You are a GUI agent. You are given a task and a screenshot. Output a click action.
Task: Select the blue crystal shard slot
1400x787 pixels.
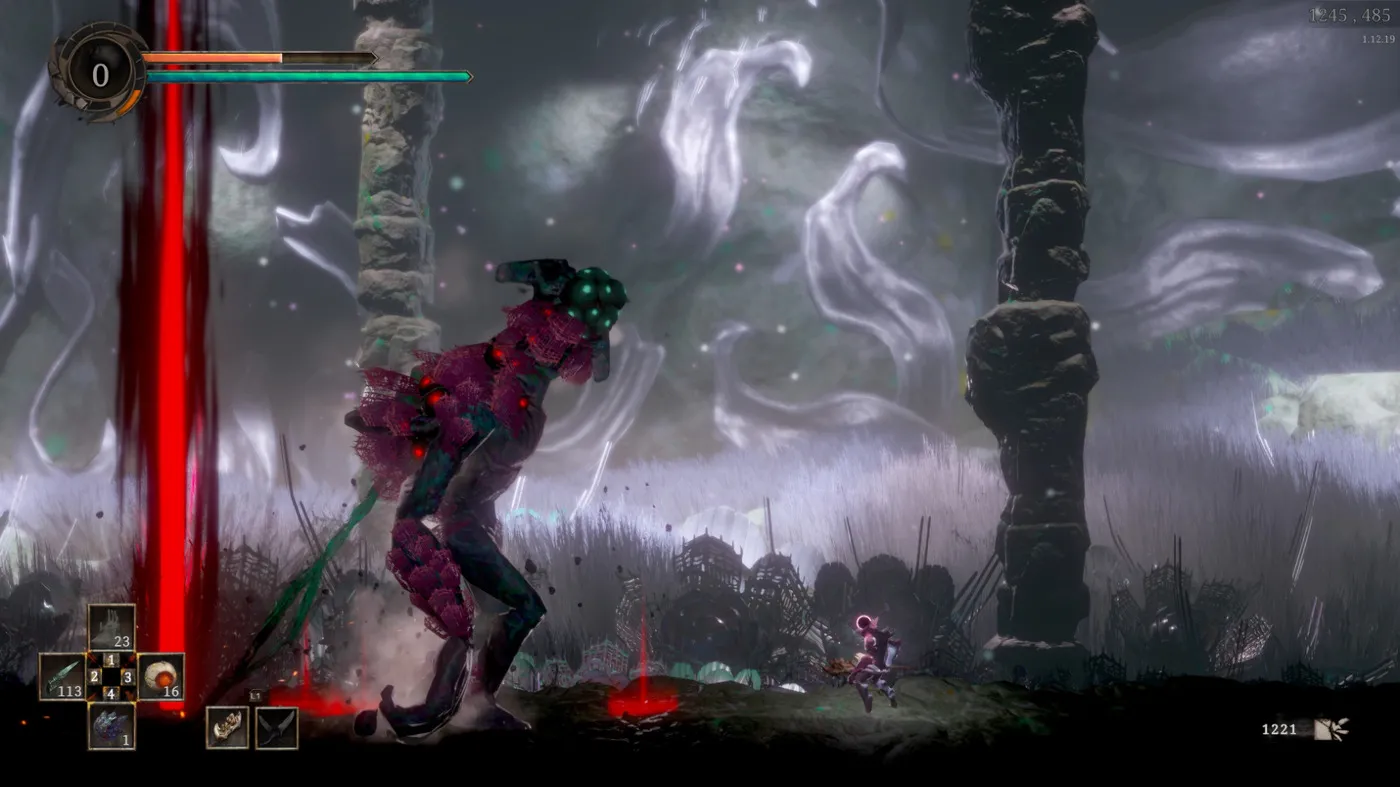coord(111,725)
